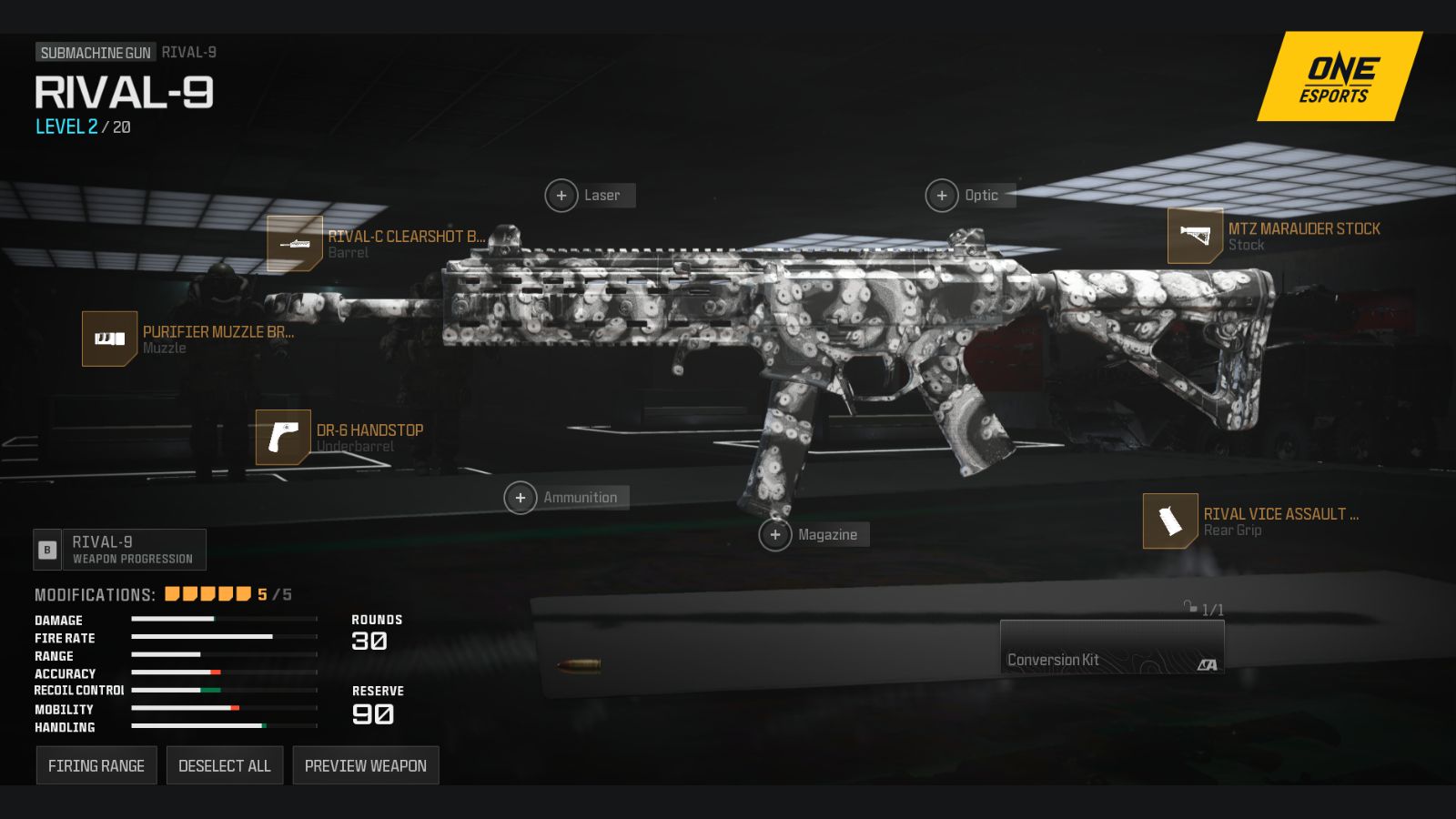Select the Purifier Muzzle Brake slot

click(109, 339)
